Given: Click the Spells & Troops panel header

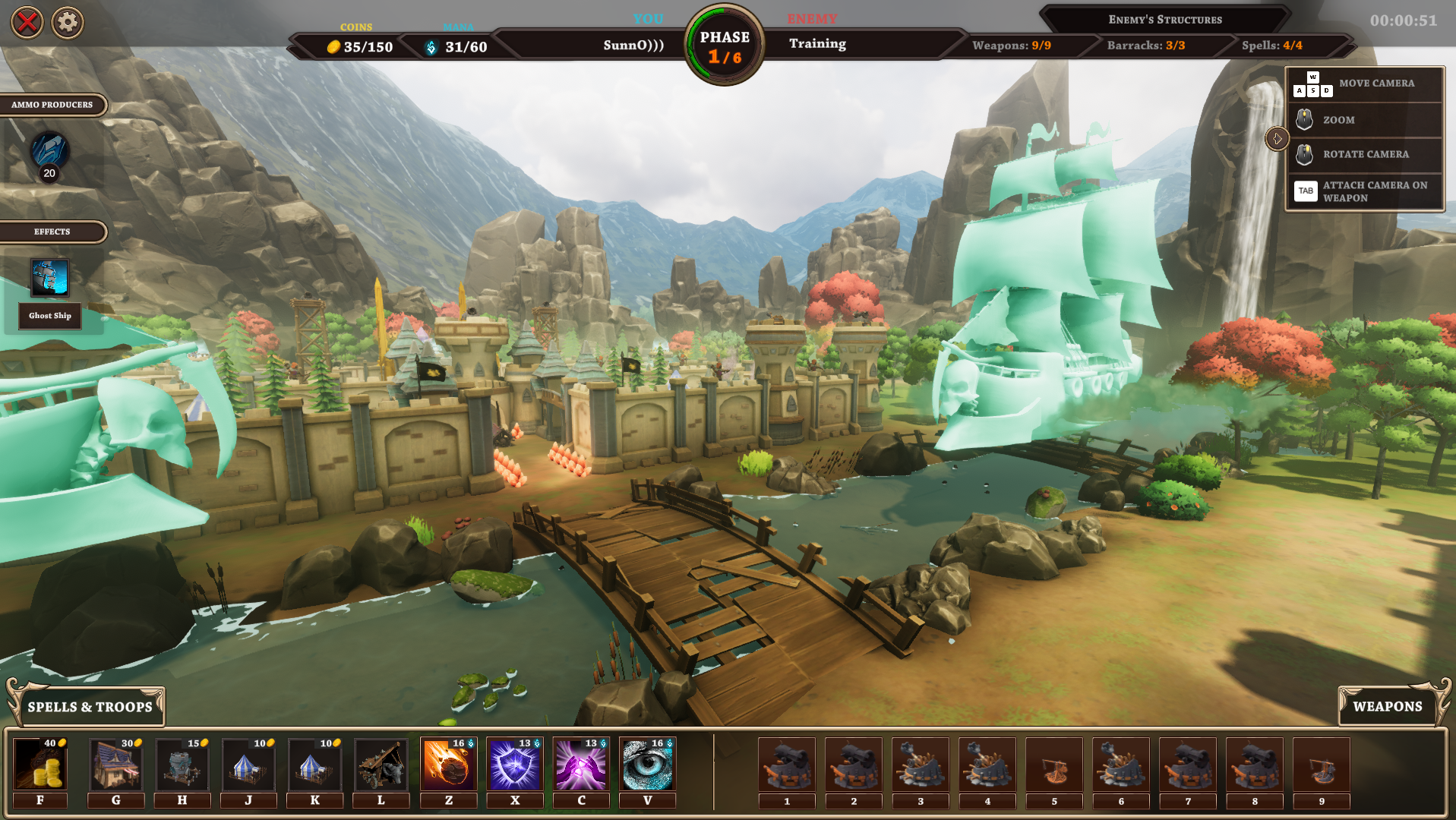Looking at the screenshot, I should click(x=90, y=707).
